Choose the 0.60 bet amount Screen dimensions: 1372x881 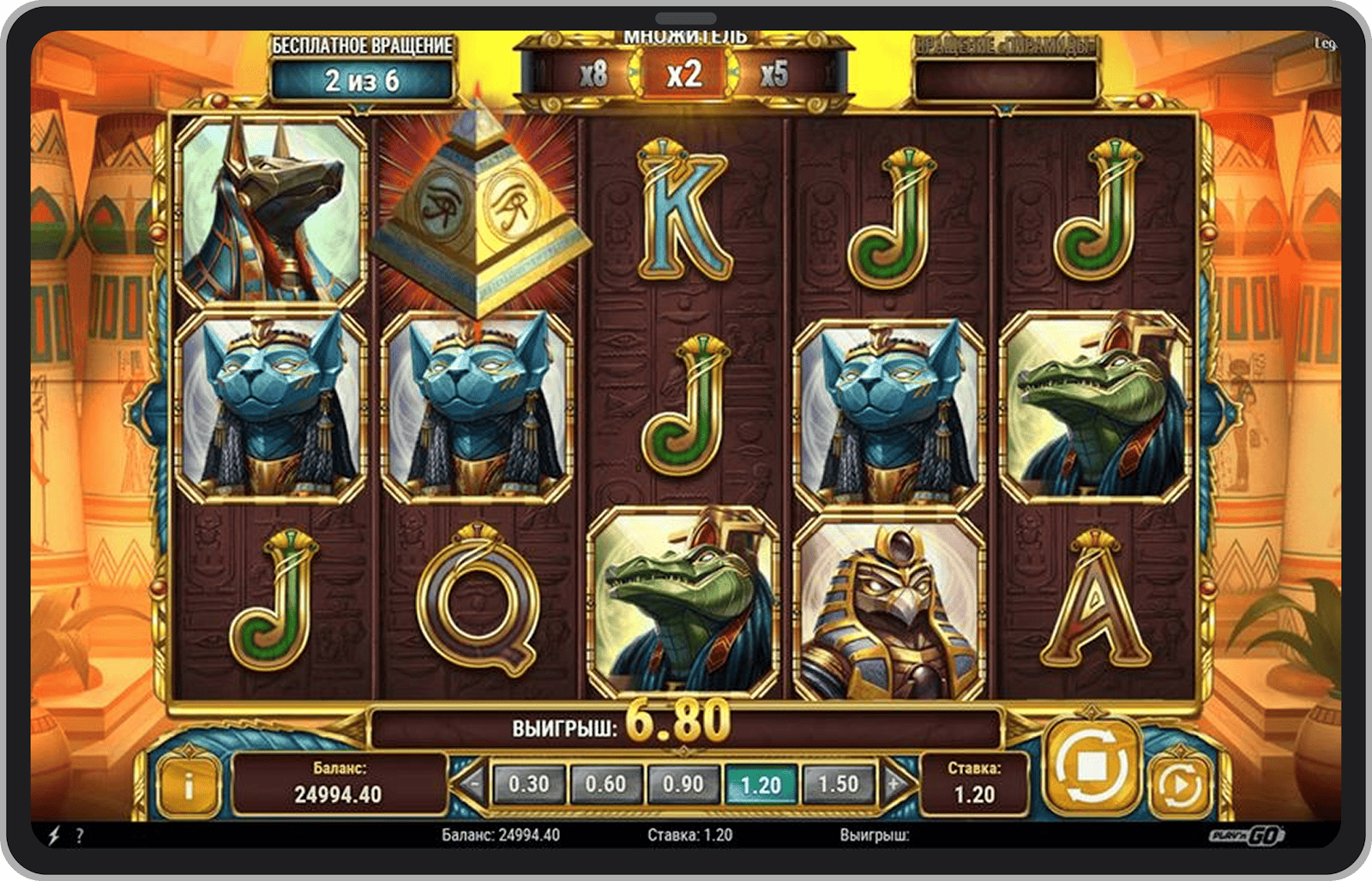[605, 784]
